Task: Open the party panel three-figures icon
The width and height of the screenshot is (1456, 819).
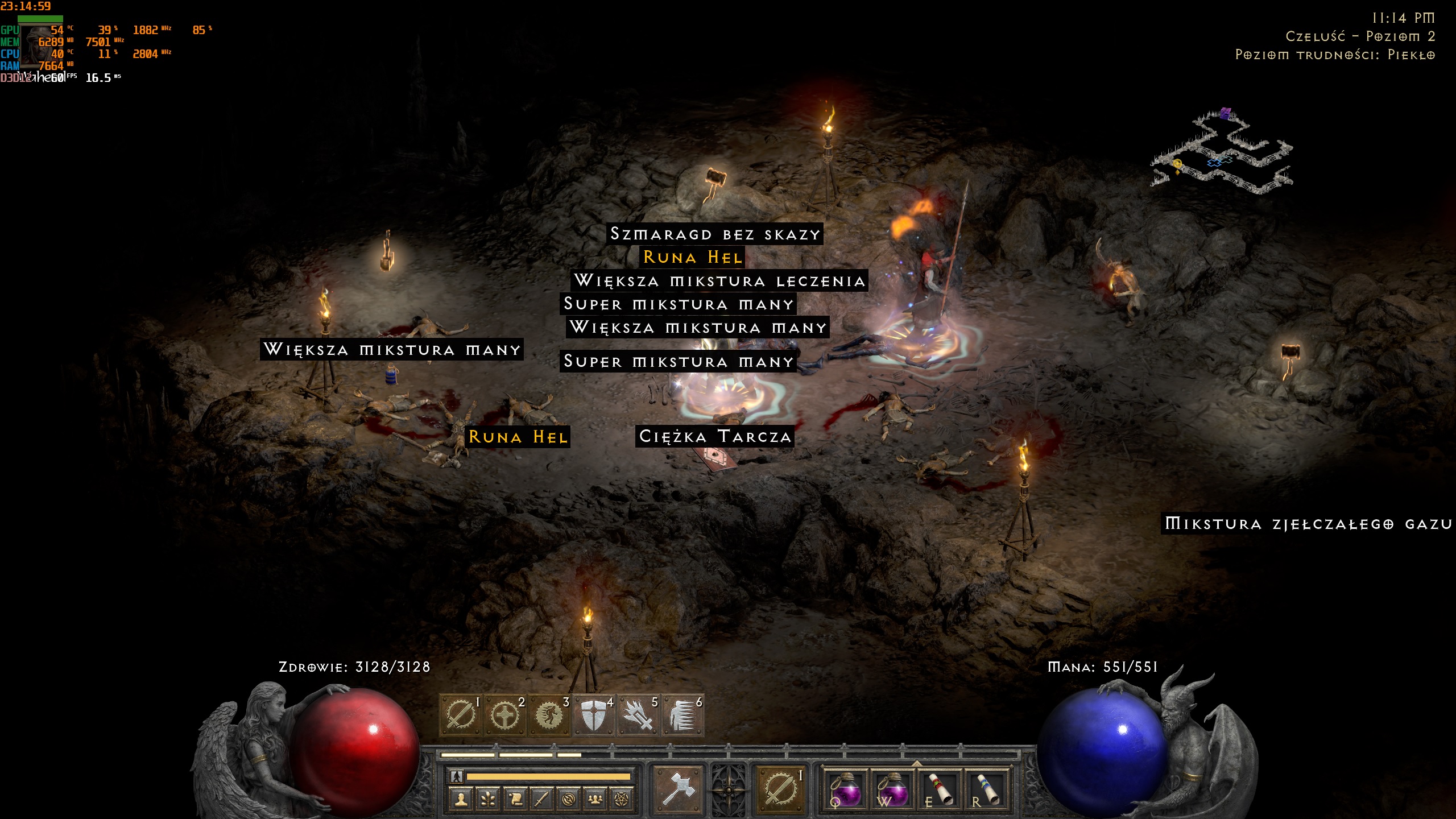Action: [x=595, y=800]
